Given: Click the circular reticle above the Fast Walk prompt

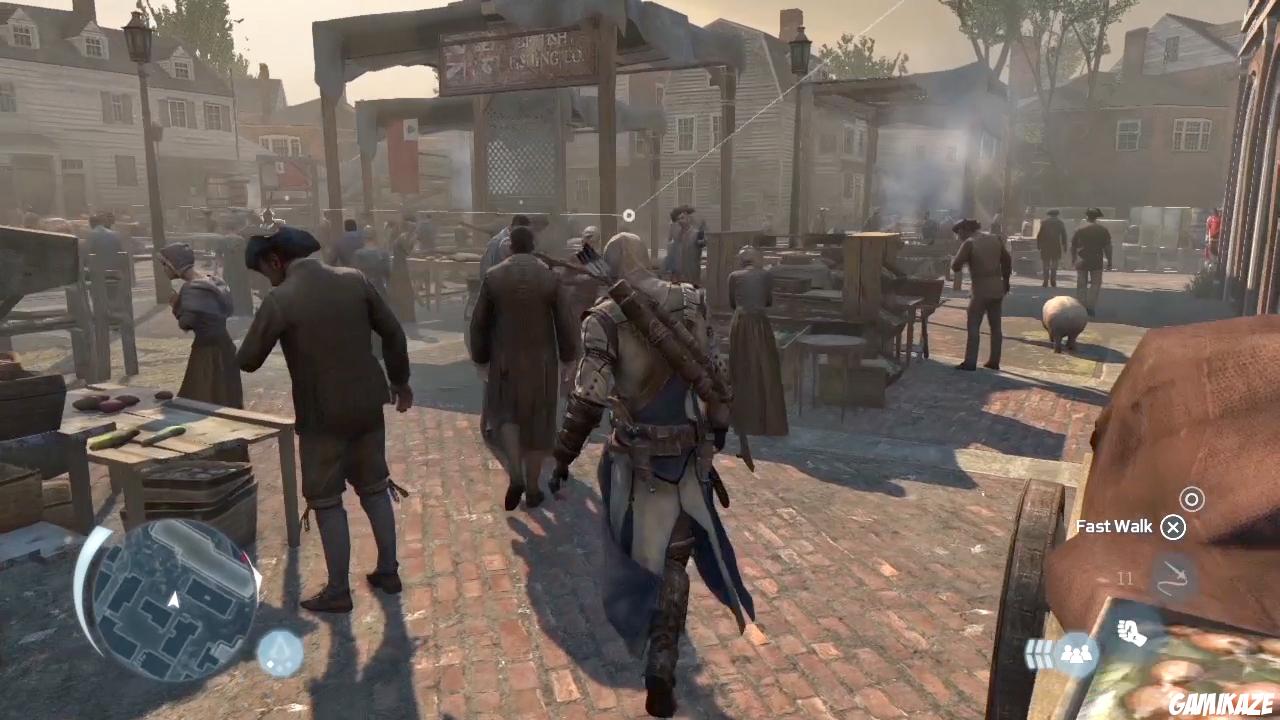Looking at the screenshot, I should [1192, 498].
